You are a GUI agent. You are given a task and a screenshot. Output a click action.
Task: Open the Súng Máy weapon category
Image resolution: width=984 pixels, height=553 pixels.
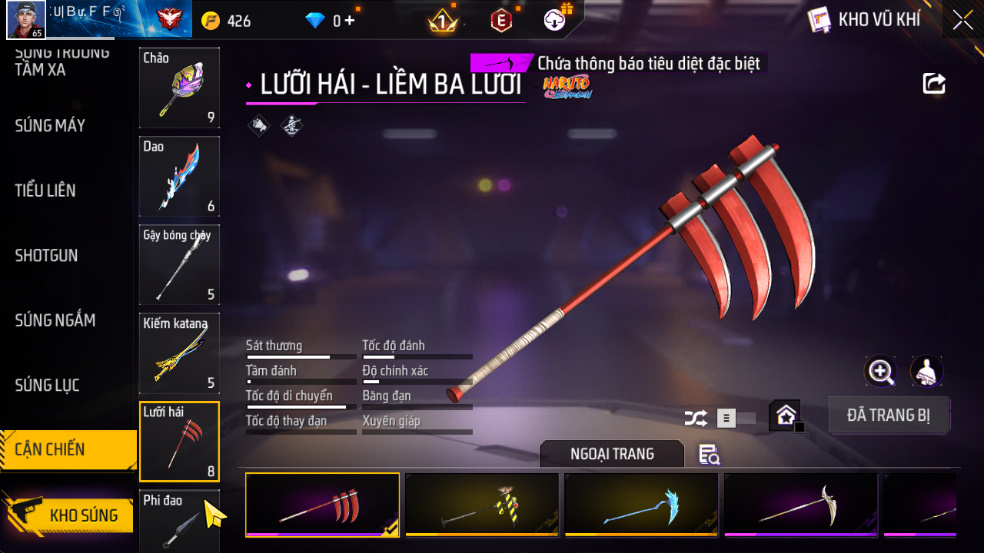[50, 126]
